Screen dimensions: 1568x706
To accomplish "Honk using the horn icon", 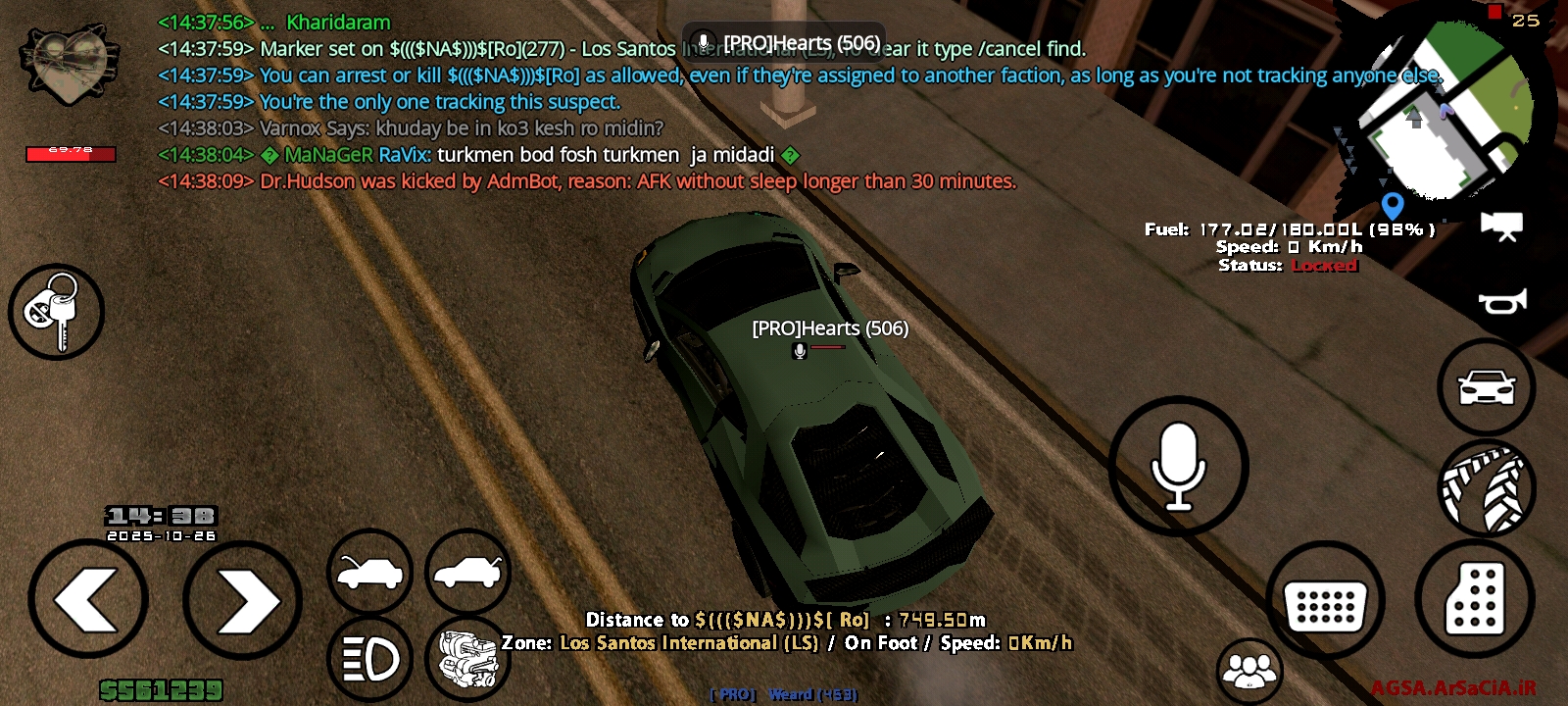I will coord(1501,301).
